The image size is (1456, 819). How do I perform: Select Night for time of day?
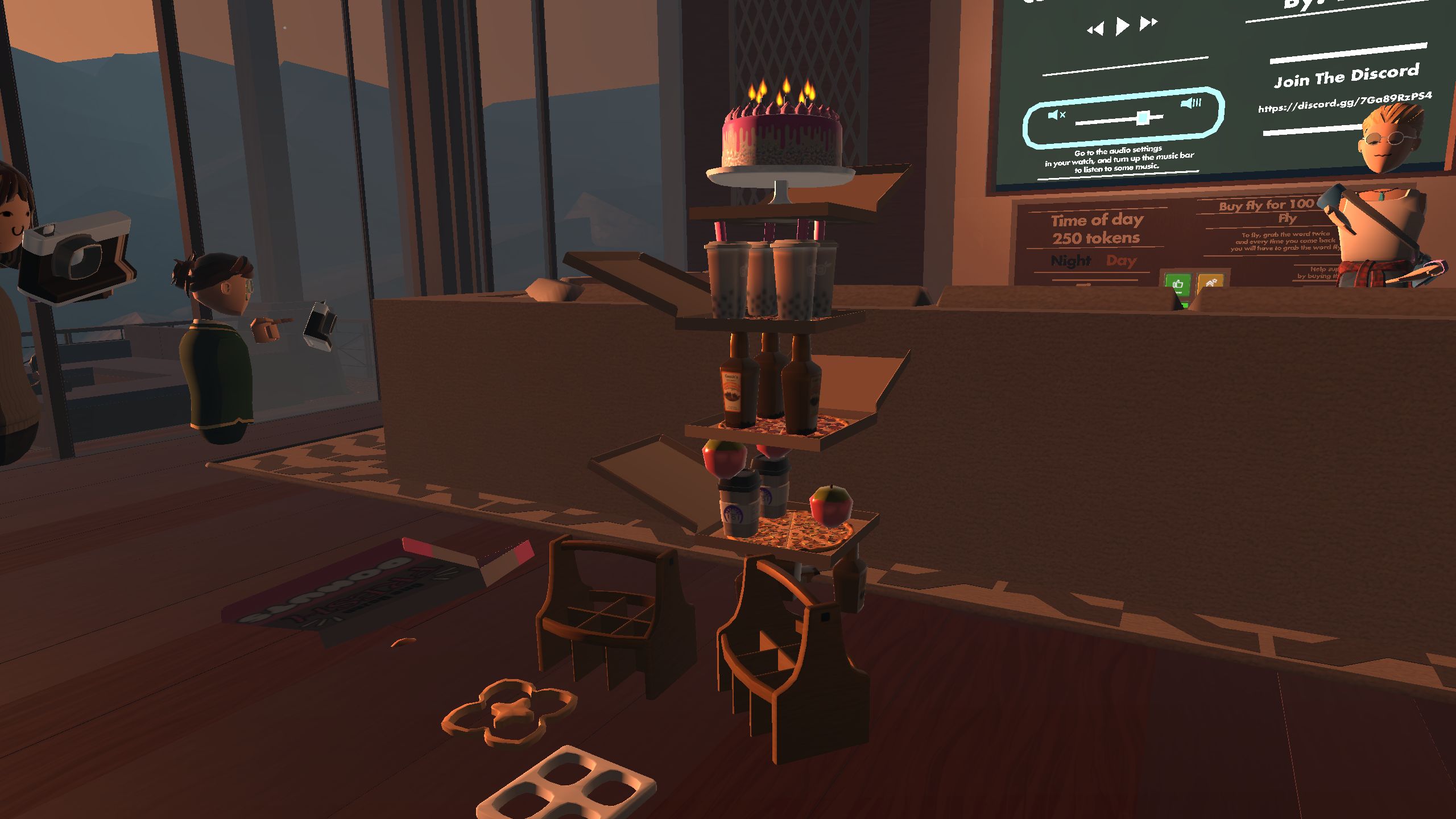[1070, 260]
